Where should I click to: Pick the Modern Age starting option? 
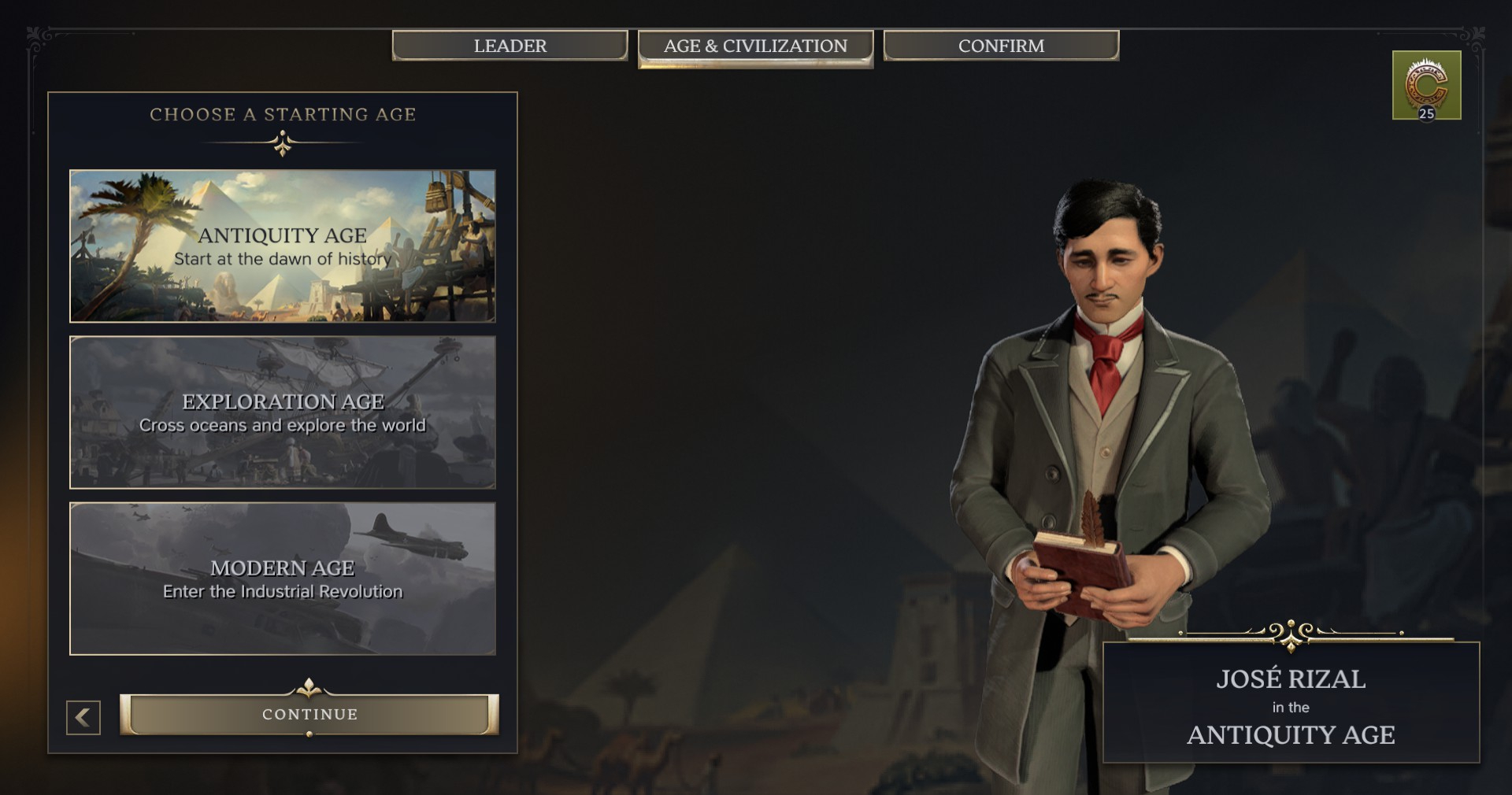point(283,579)
